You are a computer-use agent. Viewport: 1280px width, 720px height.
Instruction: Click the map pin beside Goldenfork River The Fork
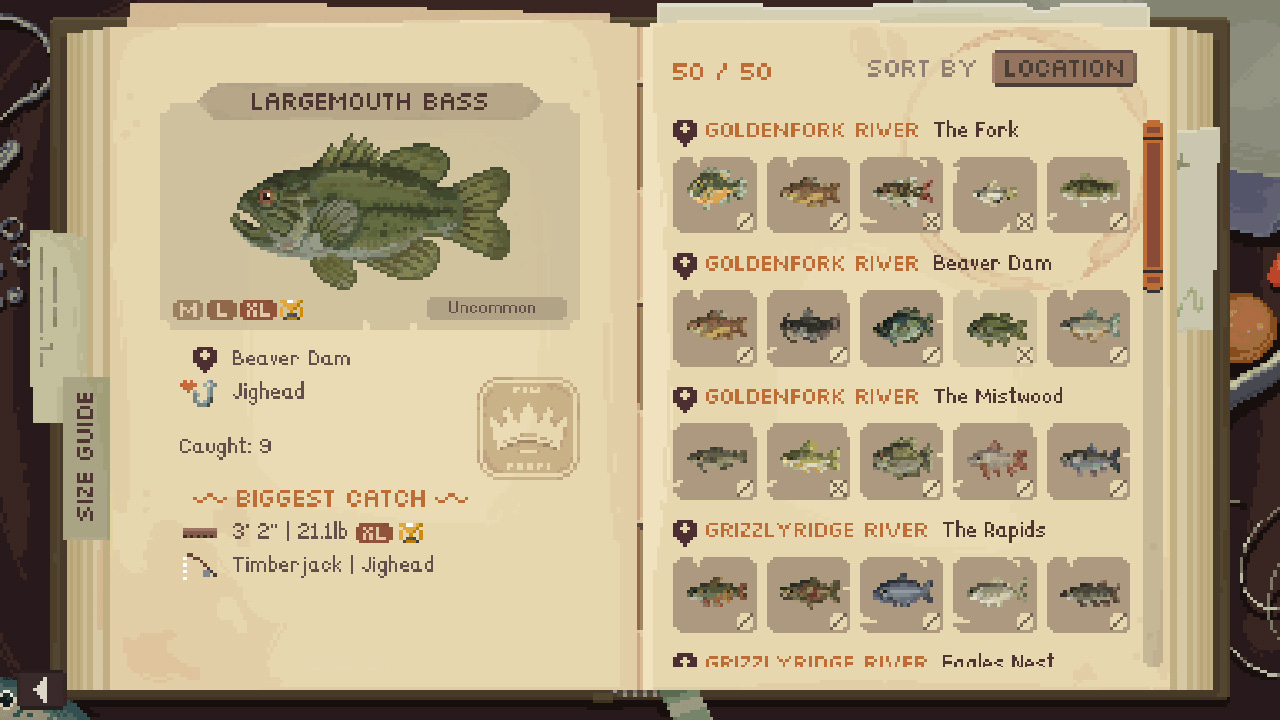(686, 130)
